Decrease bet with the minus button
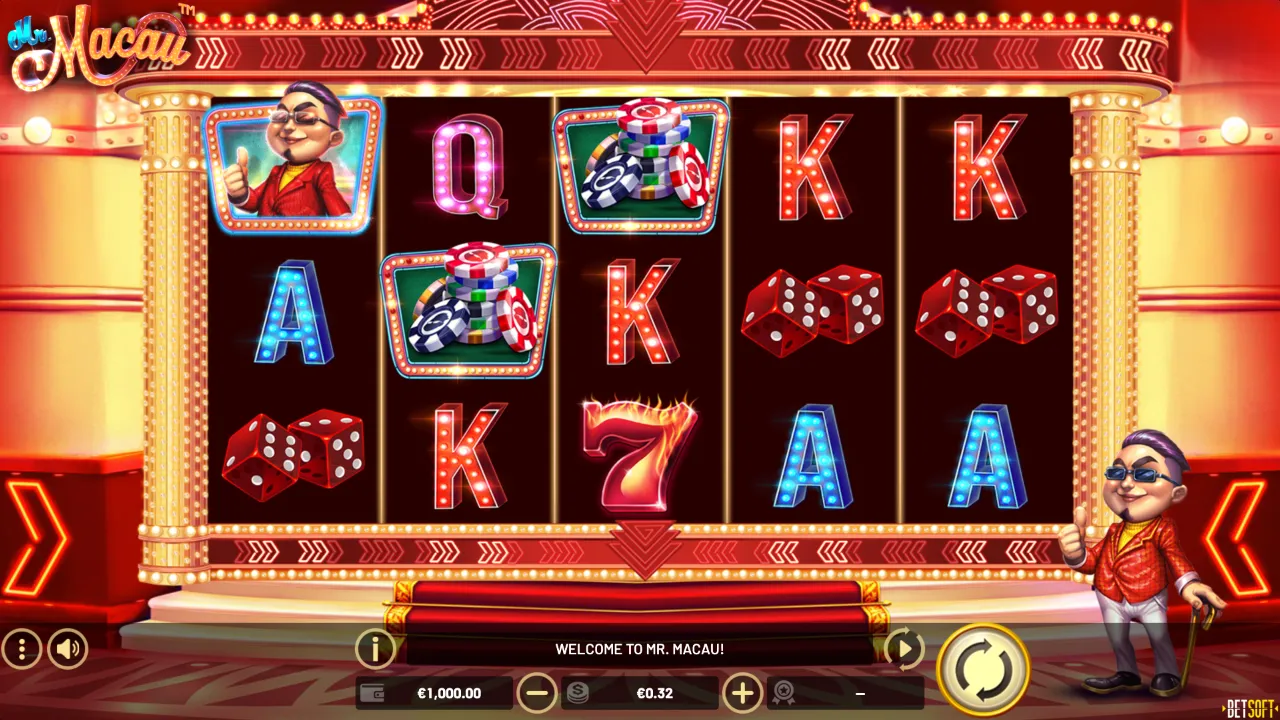Image resolution: width=1280 pixels, height=720 pixels. click(x=537, y=692)
